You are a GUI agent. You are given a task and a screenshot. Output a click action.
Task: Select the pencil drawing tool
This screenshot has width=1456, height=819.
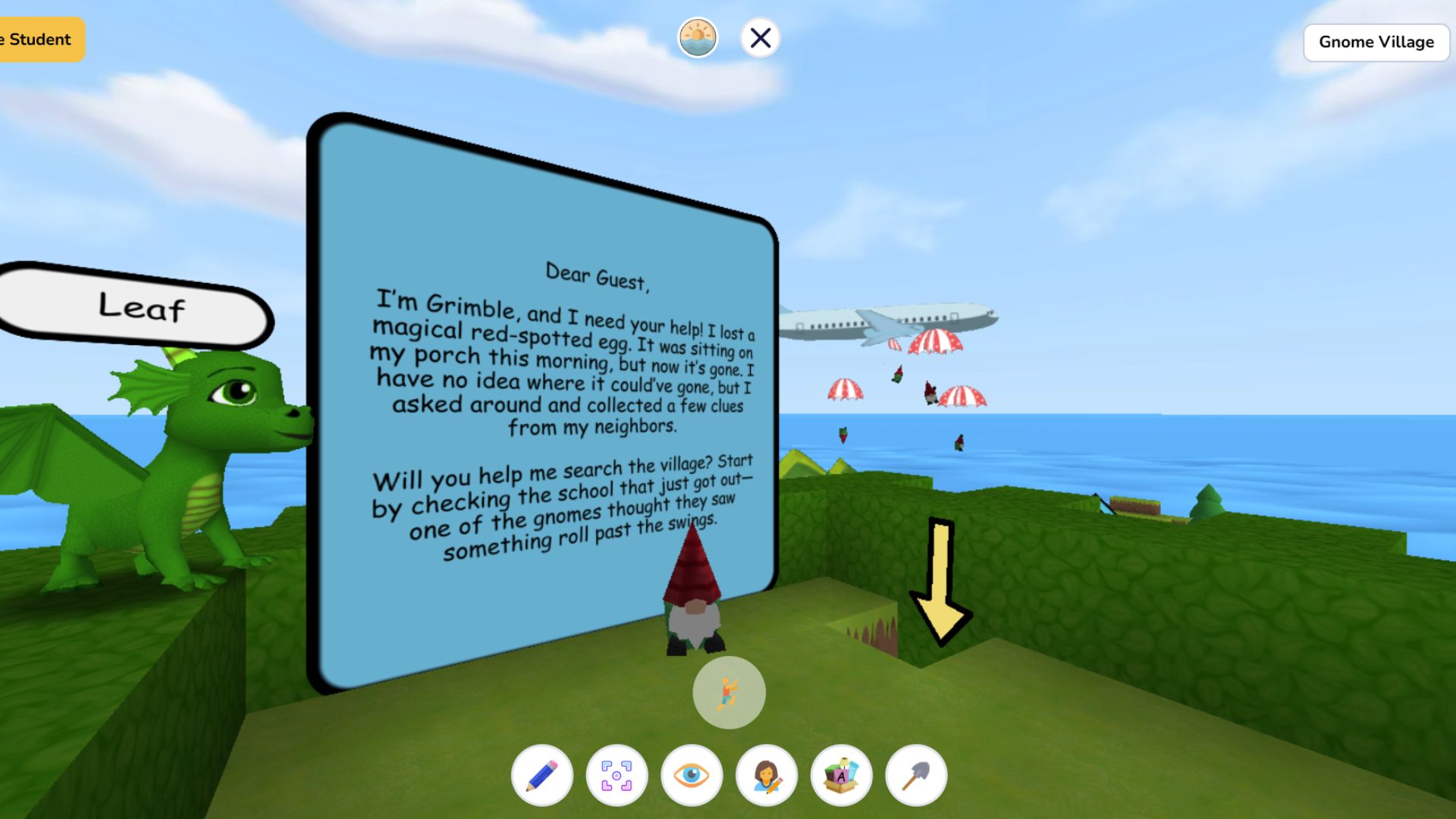point(540,775)
